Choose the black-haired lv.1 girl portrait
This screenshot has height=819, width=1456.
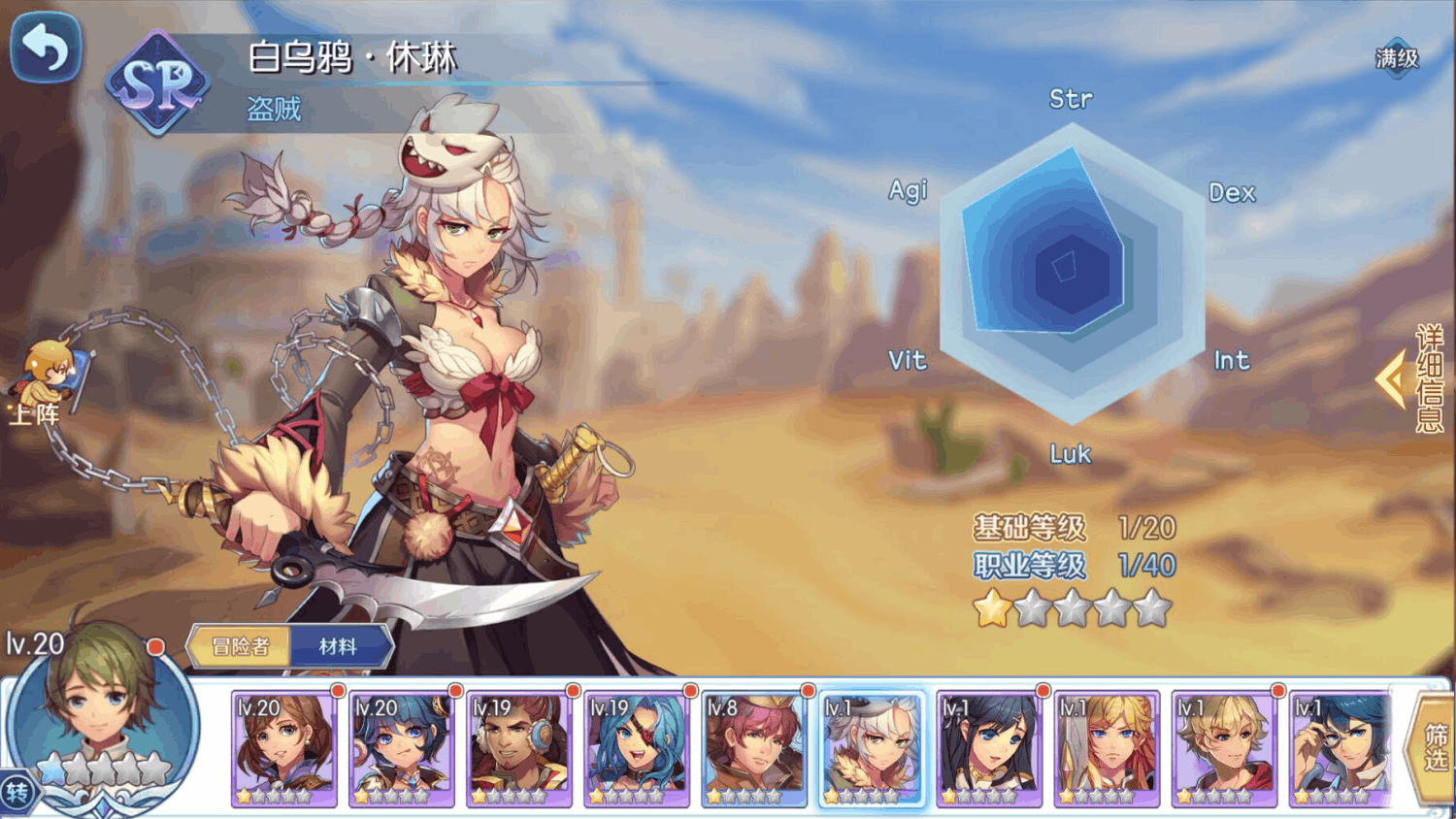click(x=989, y=748)
